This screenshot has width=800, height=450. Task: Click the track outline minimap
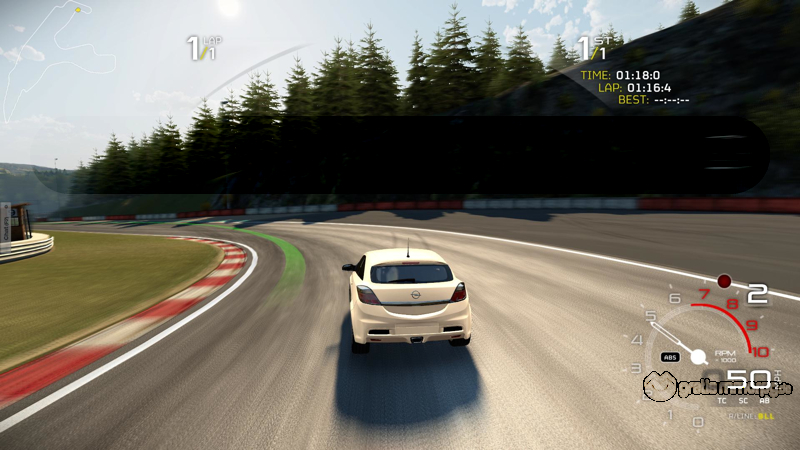[40, 60]
